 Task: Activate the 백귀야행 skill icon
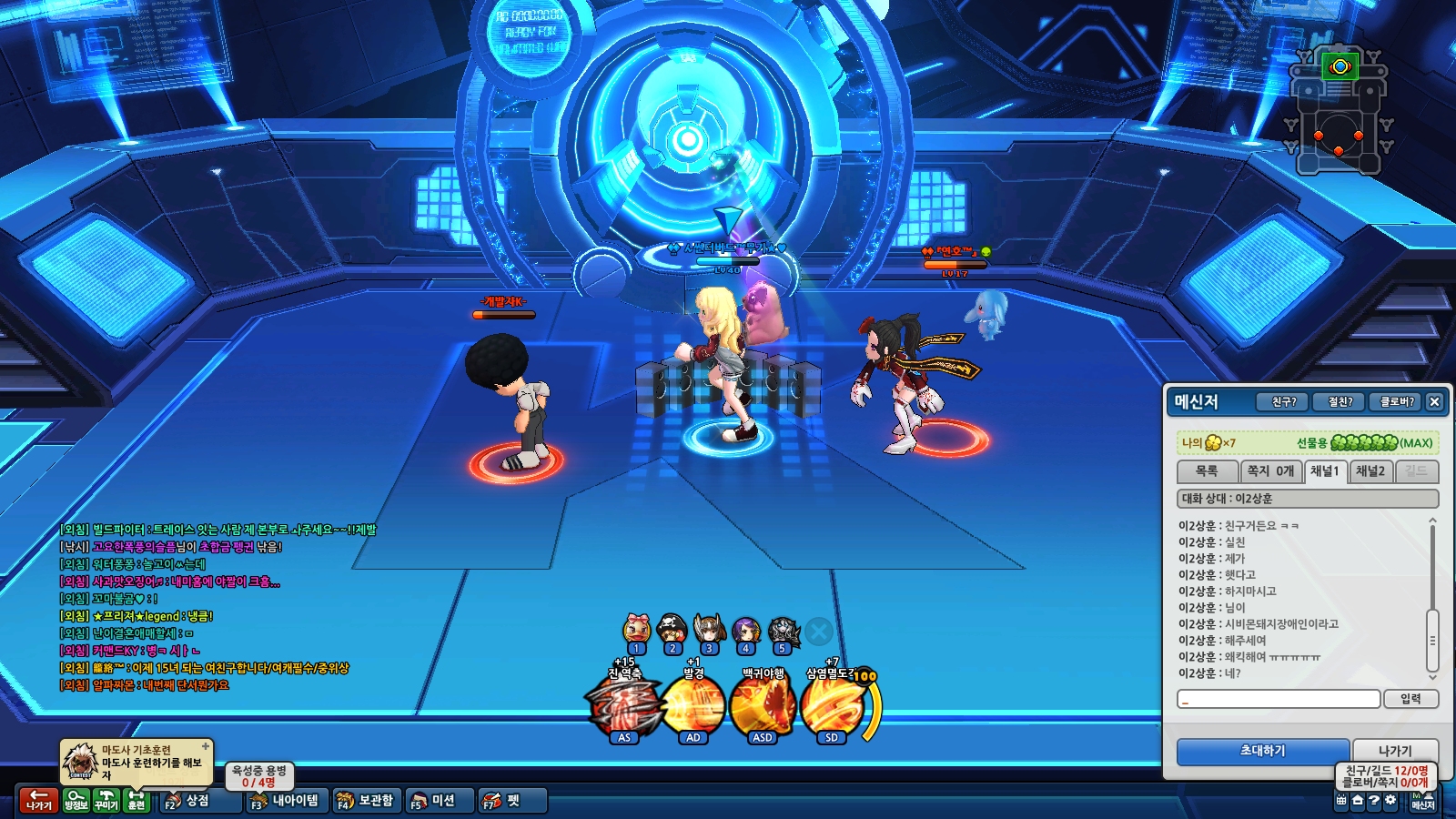(x=763, y=708)
